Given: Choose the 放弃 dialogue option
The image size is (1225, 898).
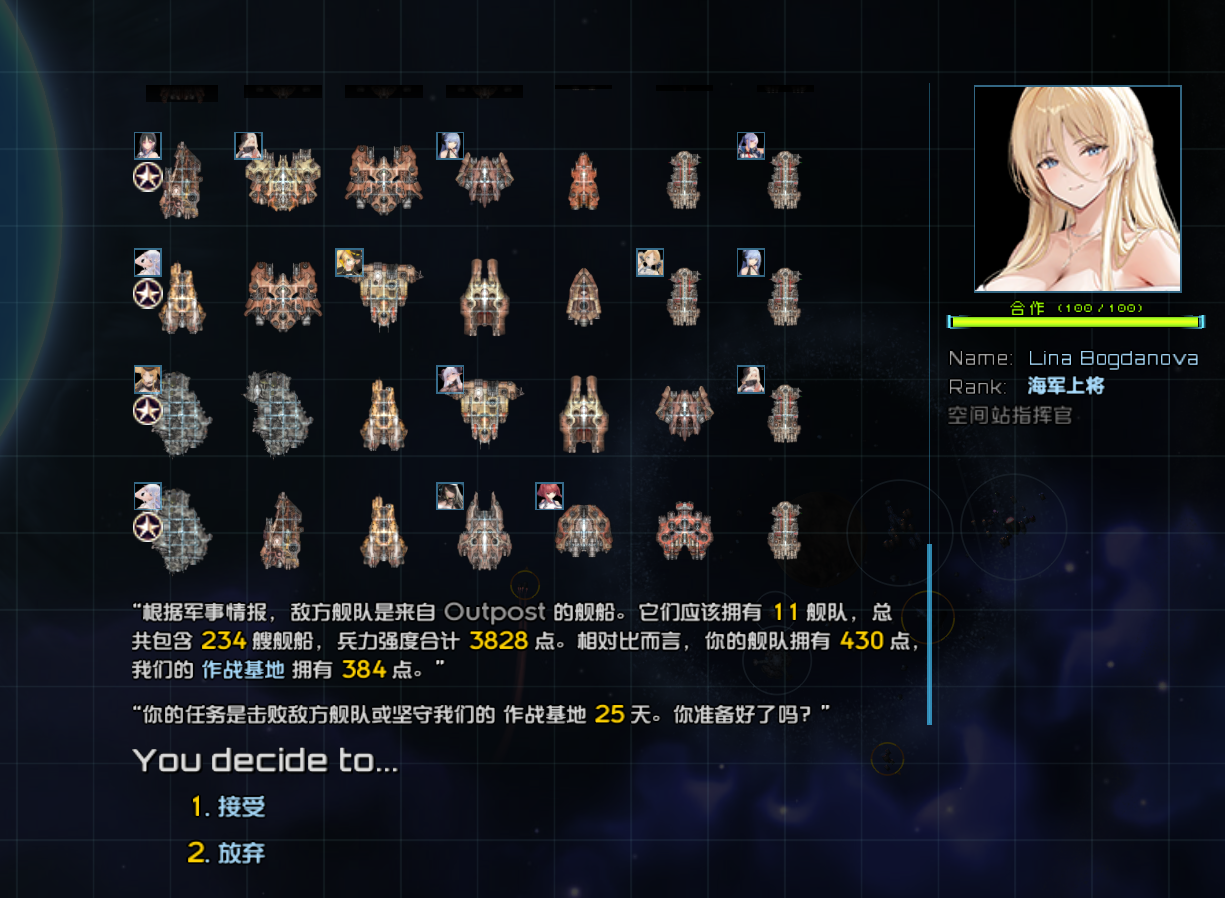Looking at the screenshot, I should [241, 854].
